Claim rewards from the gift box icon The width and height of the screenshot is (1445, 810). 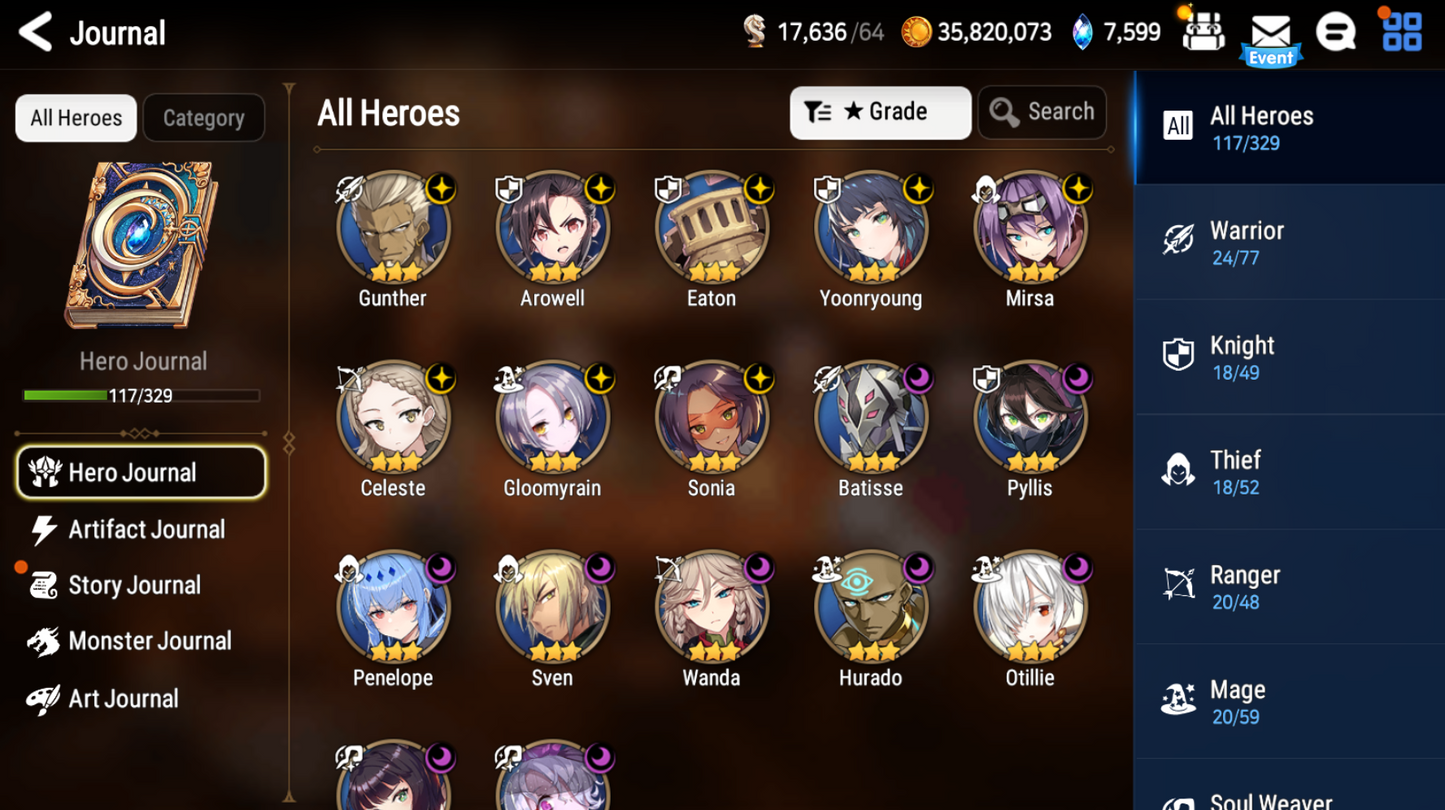pyautogui.click(x=1203, y=31)
